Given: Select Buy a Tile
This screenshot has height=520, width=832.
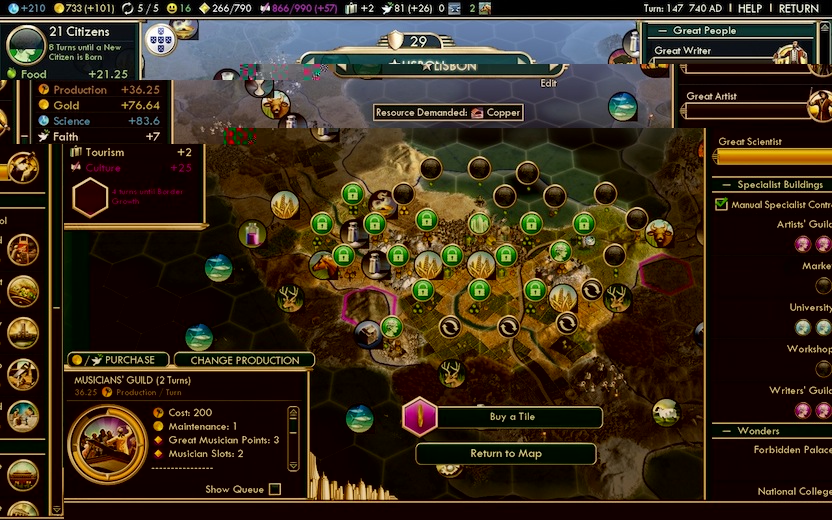Looking at the screenshot, I should (x=511, y=417).
